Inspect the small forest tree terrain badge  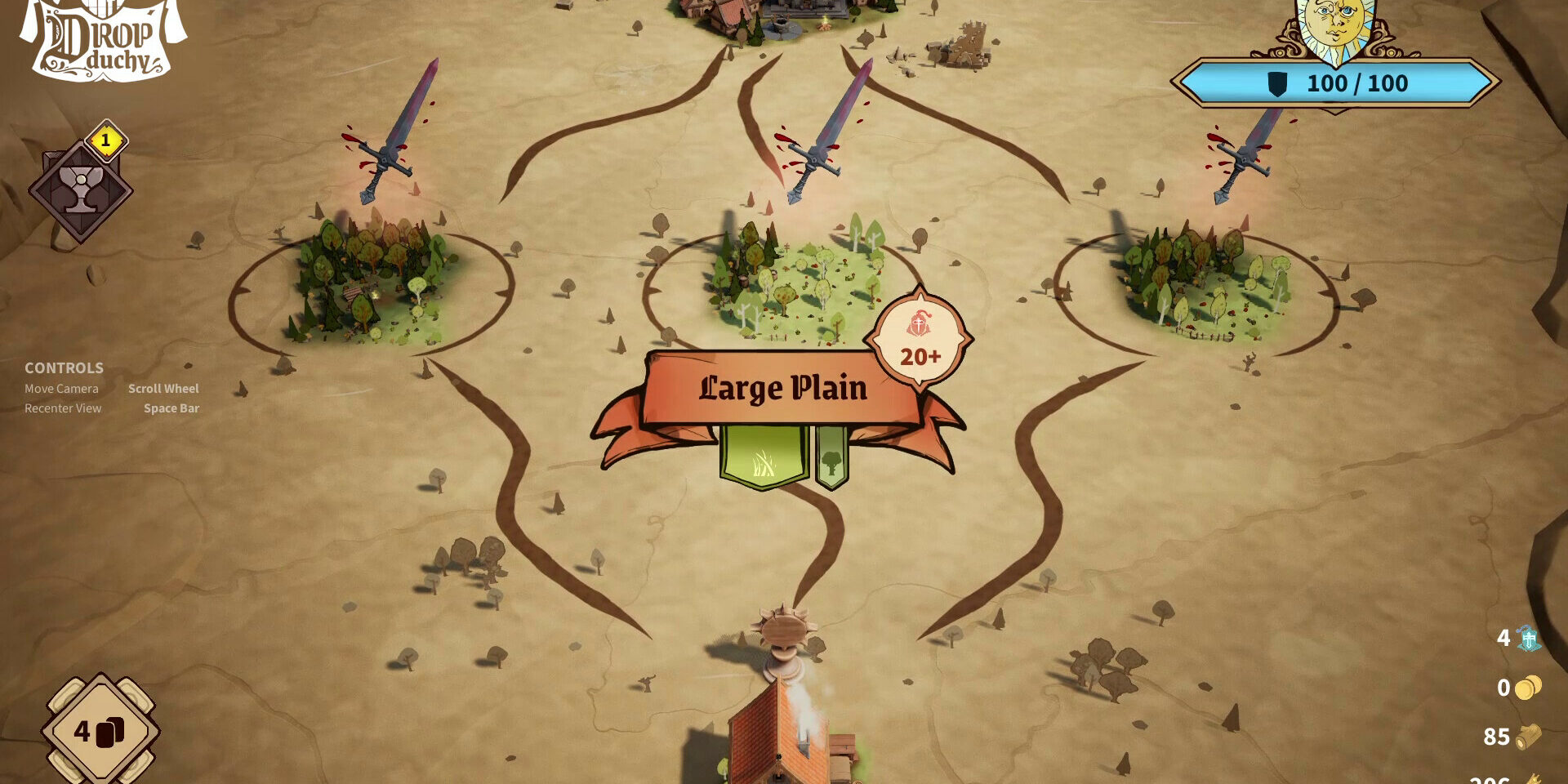[831, 459]
